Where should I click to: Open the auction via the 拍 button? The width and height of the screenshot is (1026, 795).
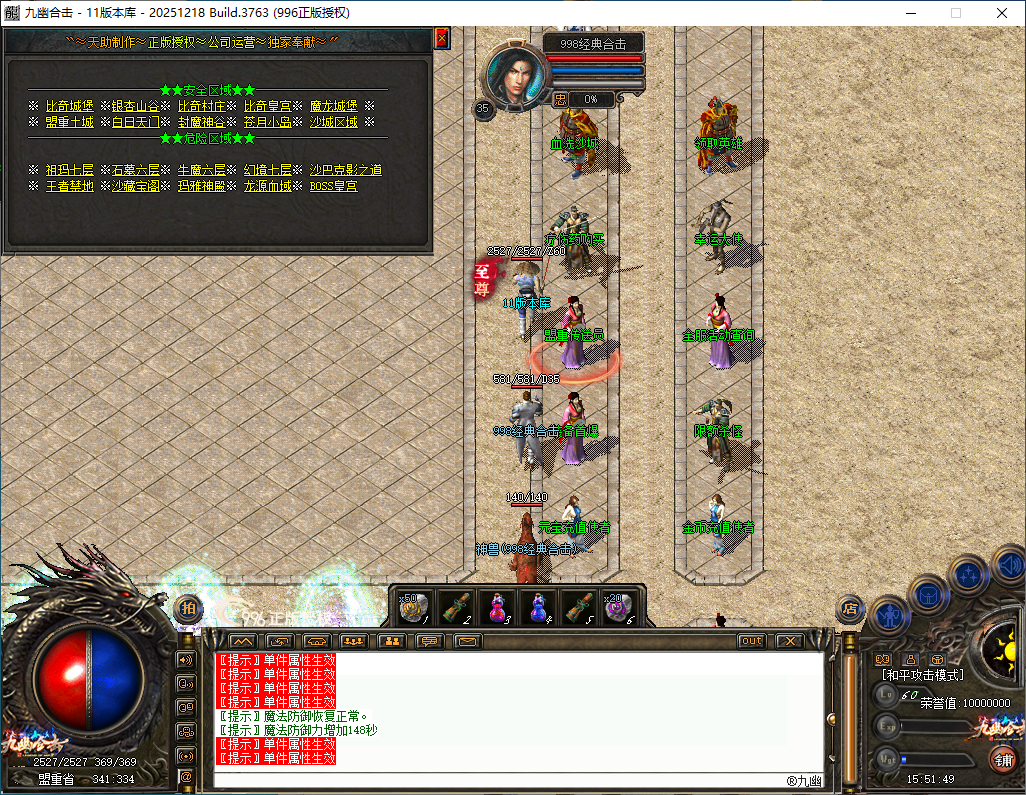click(188, 607)
